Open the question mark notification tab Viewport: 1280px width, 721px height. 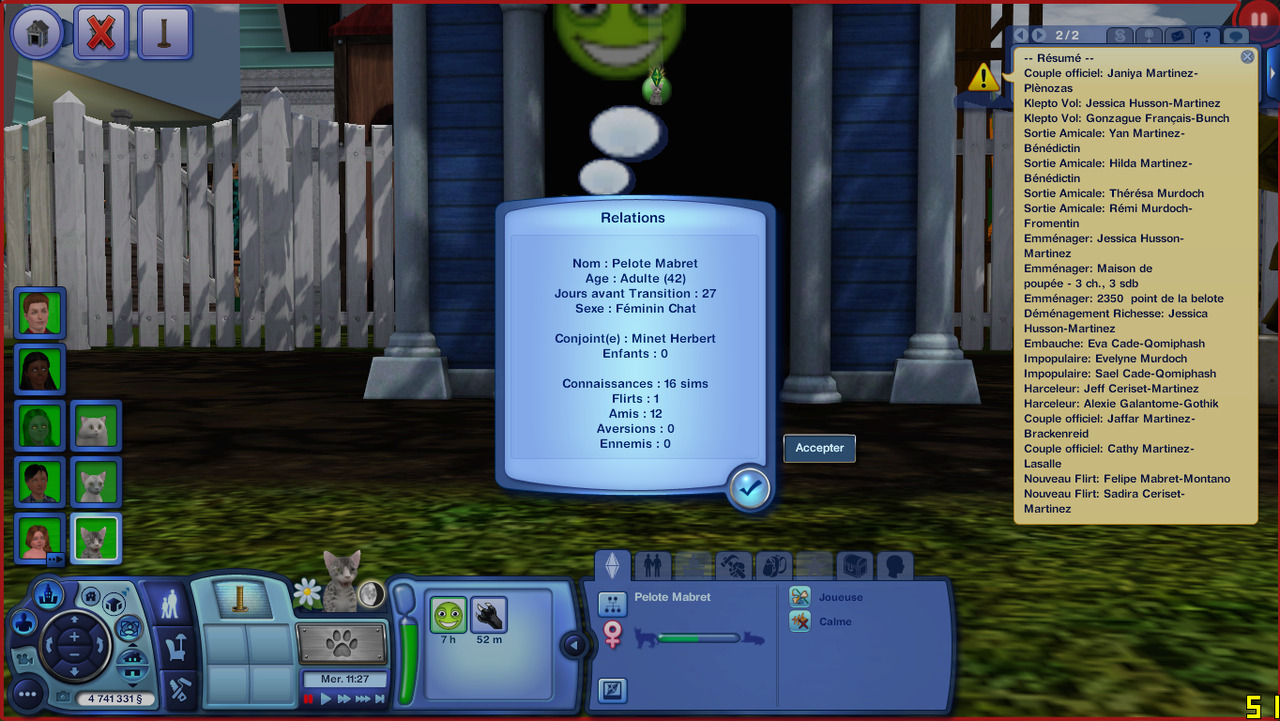pos(1208,36)
